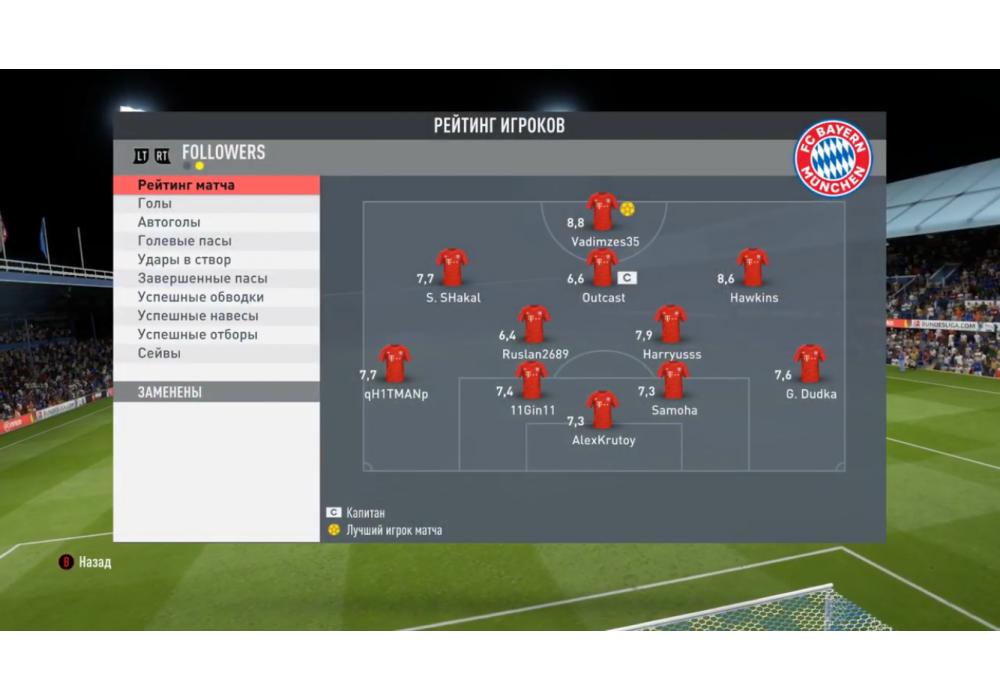1000x700 pixels.
Task: Select qH1TMANp on the formation
Action: 394,364
